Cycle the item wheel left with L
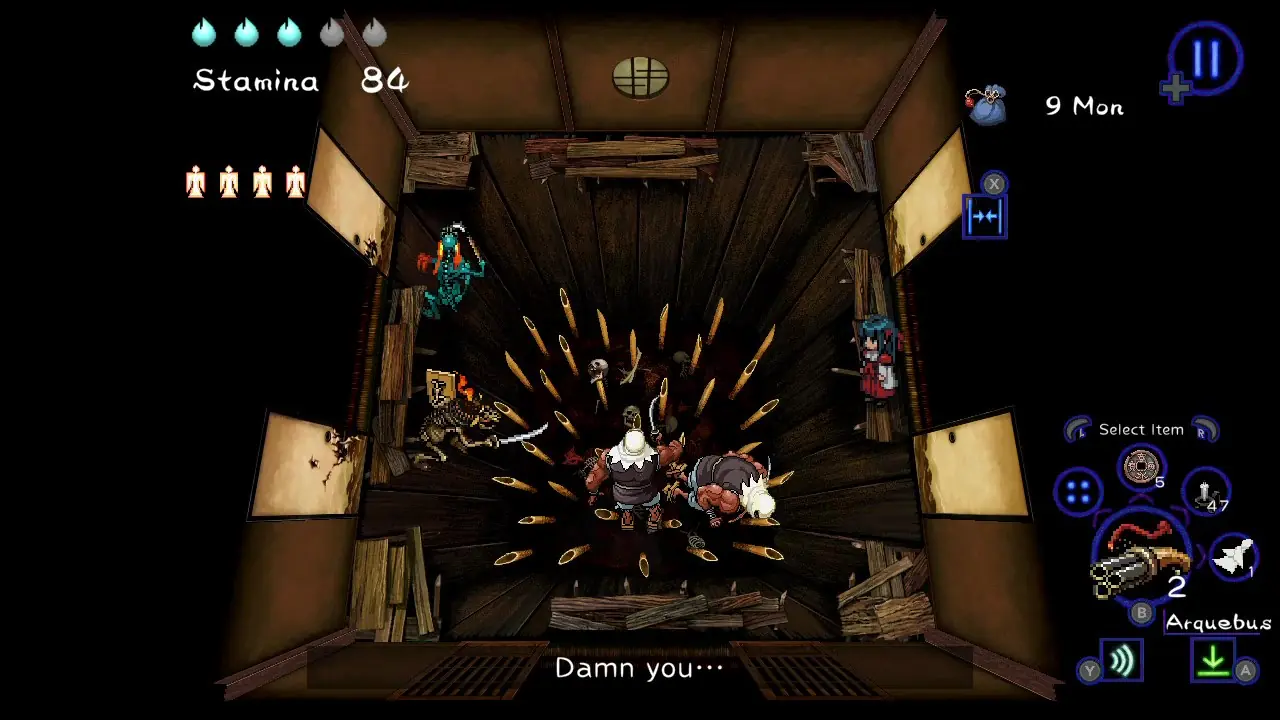This screenshot has height=720, width=1280. 1077,429
